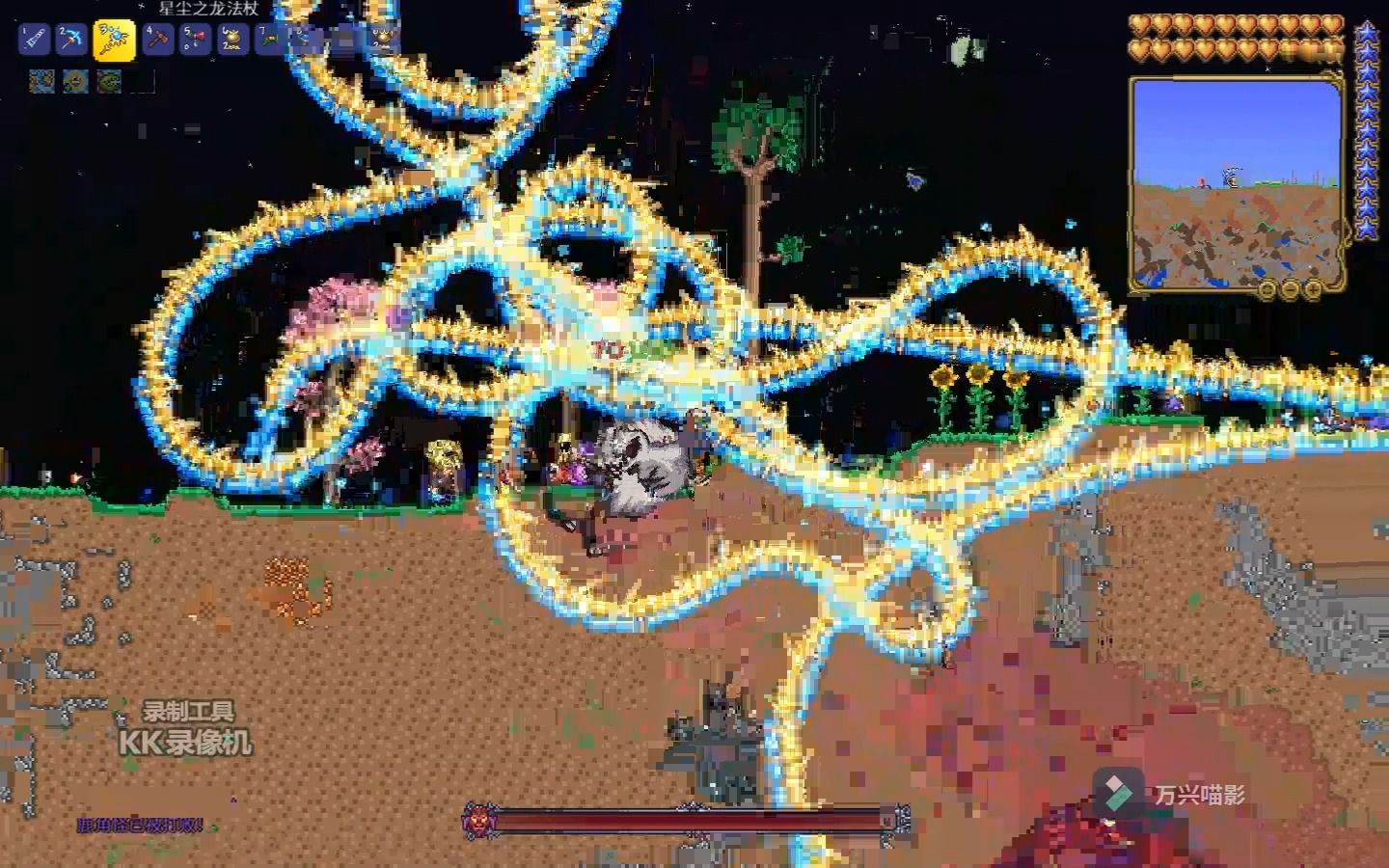
Task: Select the rocket in hotbar slot 1
Action: [x=35, y=41]
